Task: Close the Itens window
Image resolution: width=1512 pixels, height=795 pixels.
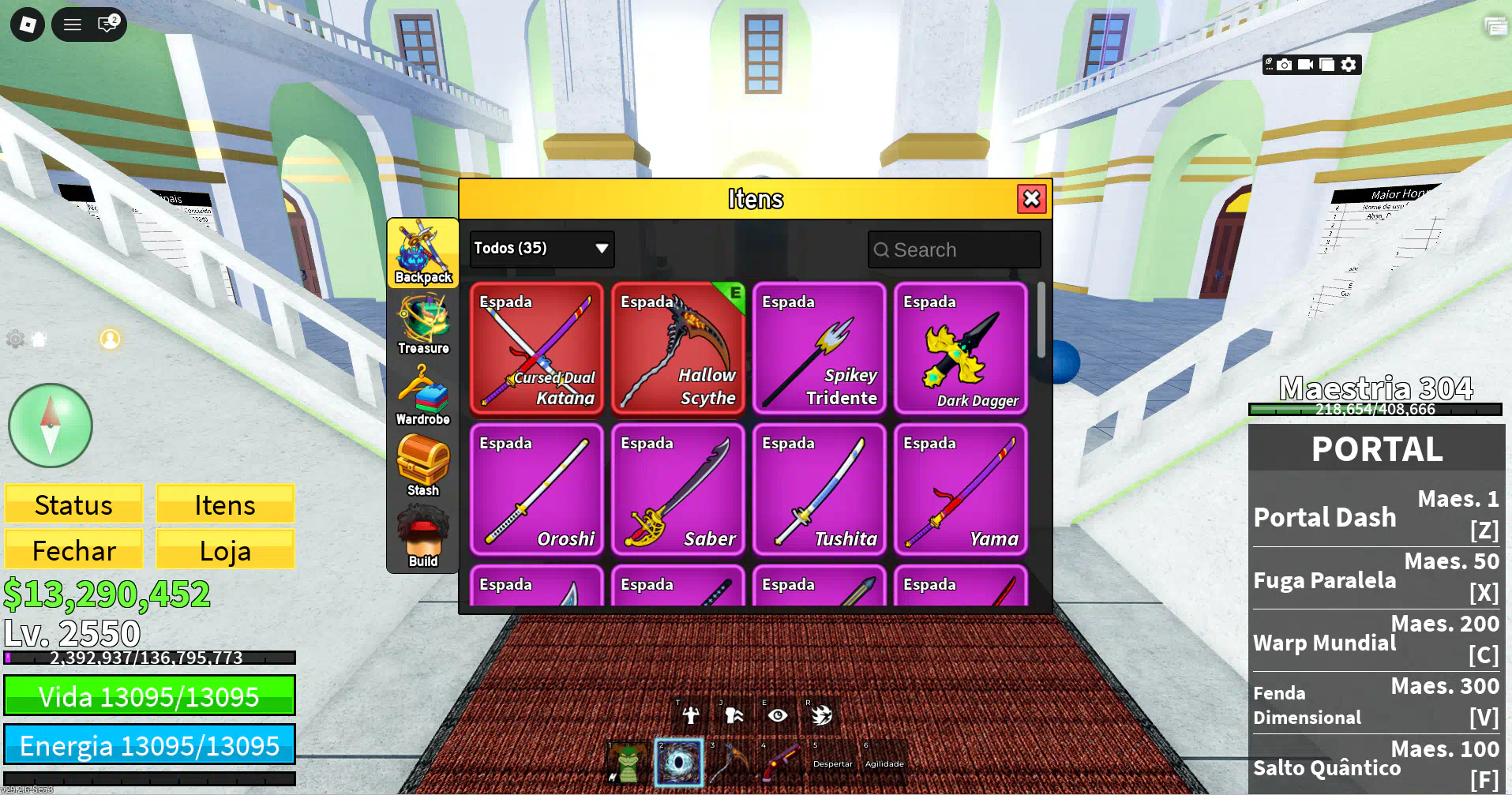Action: tap(1031, 199)
